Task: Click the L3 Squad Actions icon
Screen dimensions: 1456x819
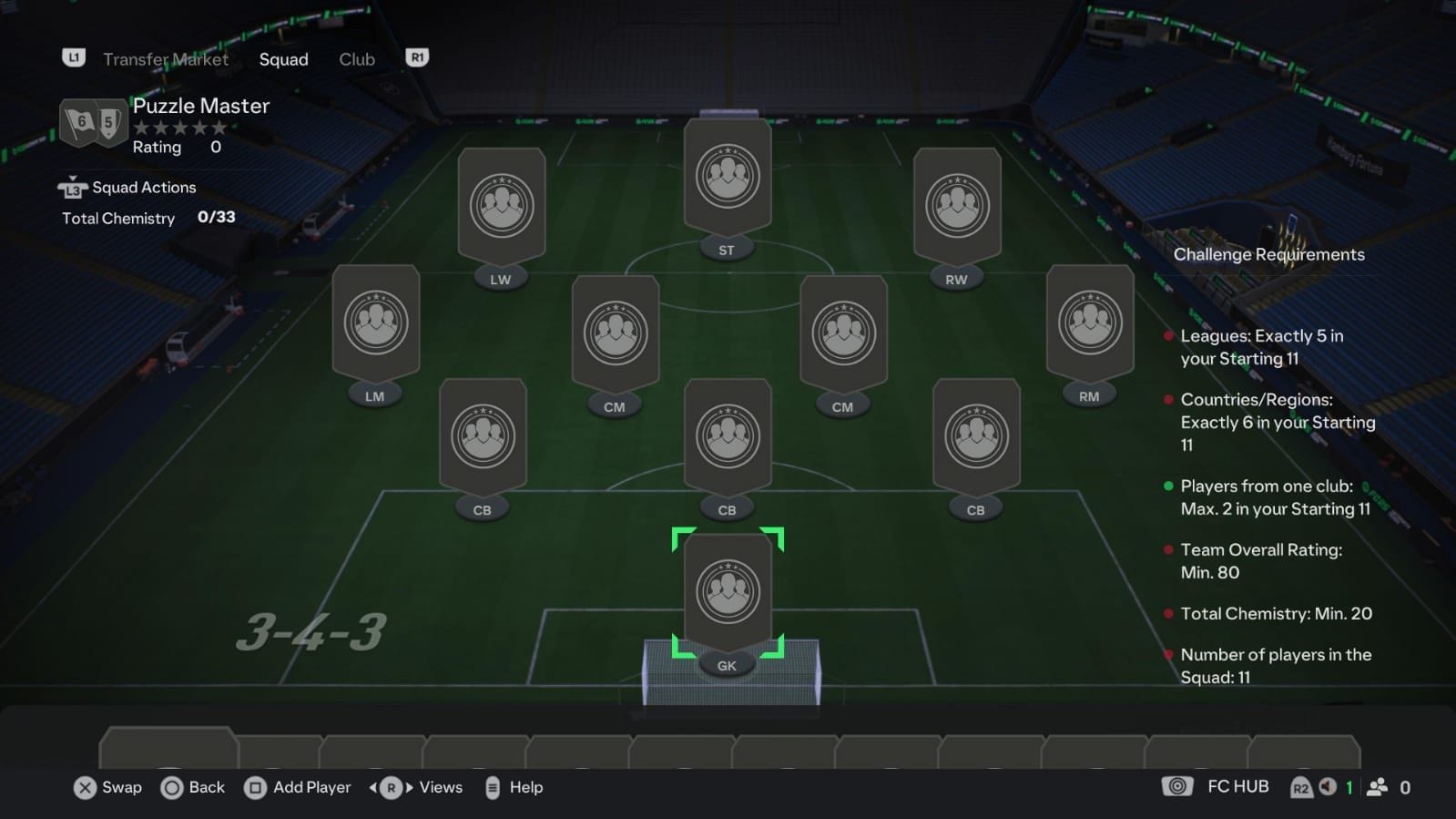Action: click(71, 187)
